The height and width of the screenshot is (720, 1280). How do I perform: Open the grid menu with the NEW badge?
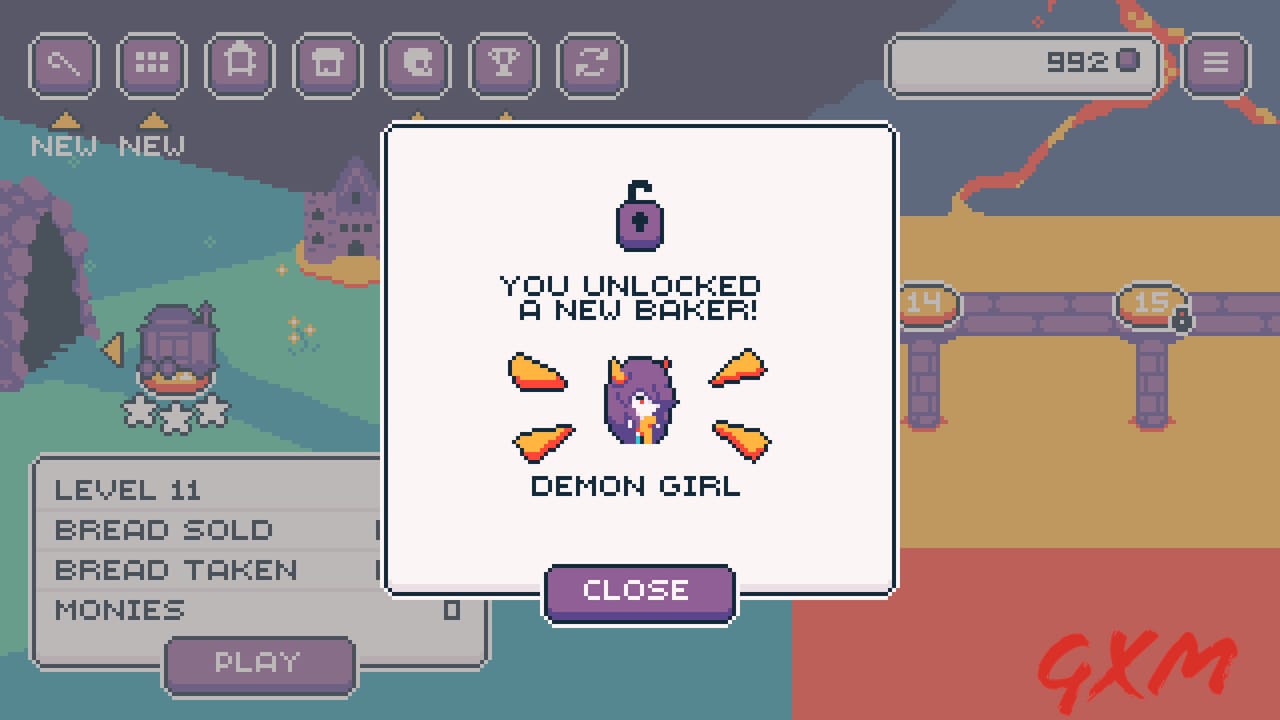(x=151, y=63)
